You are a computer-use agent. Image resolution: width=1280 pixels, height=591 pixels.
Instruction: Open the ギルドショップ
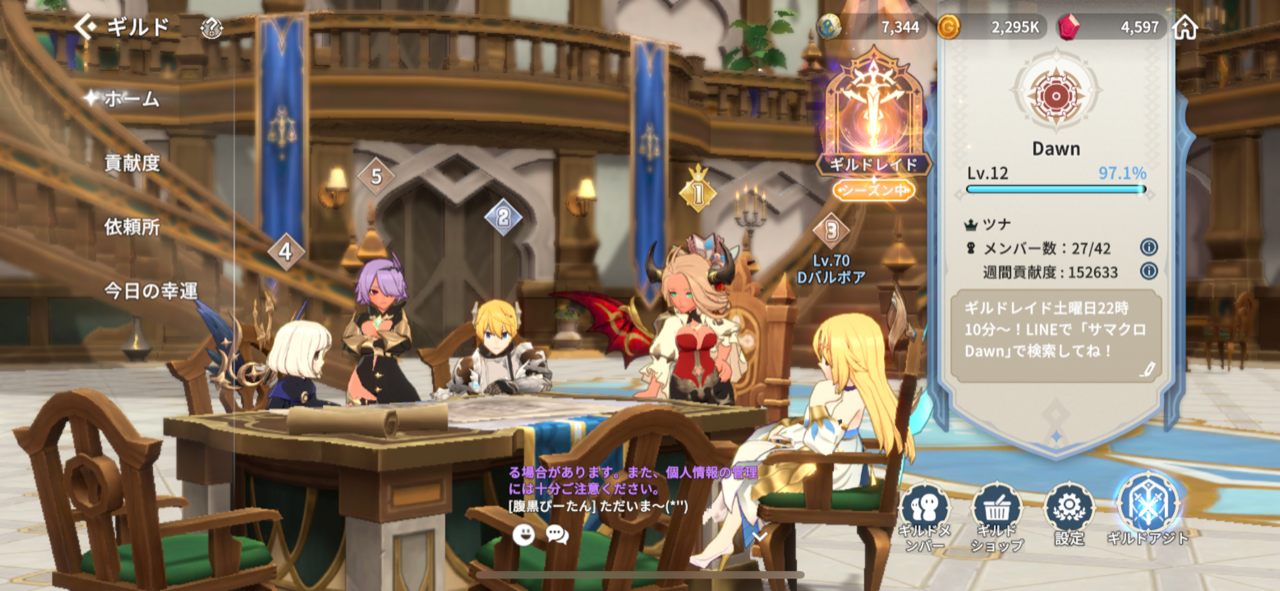pyautogui.click(x=997, y=518)
